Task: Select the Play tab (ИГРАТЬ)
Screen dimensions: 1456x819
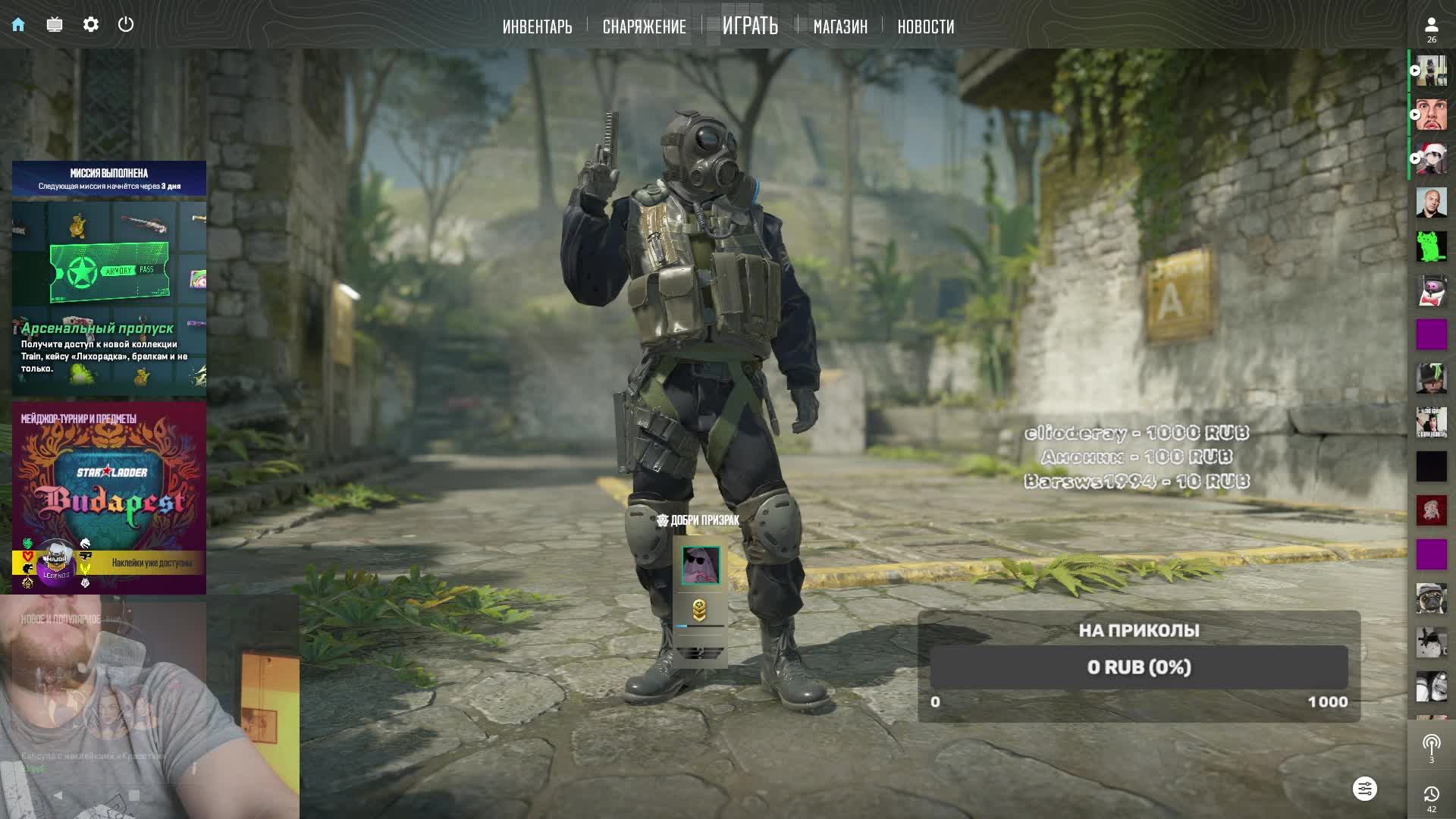Action: click(749, 26)
